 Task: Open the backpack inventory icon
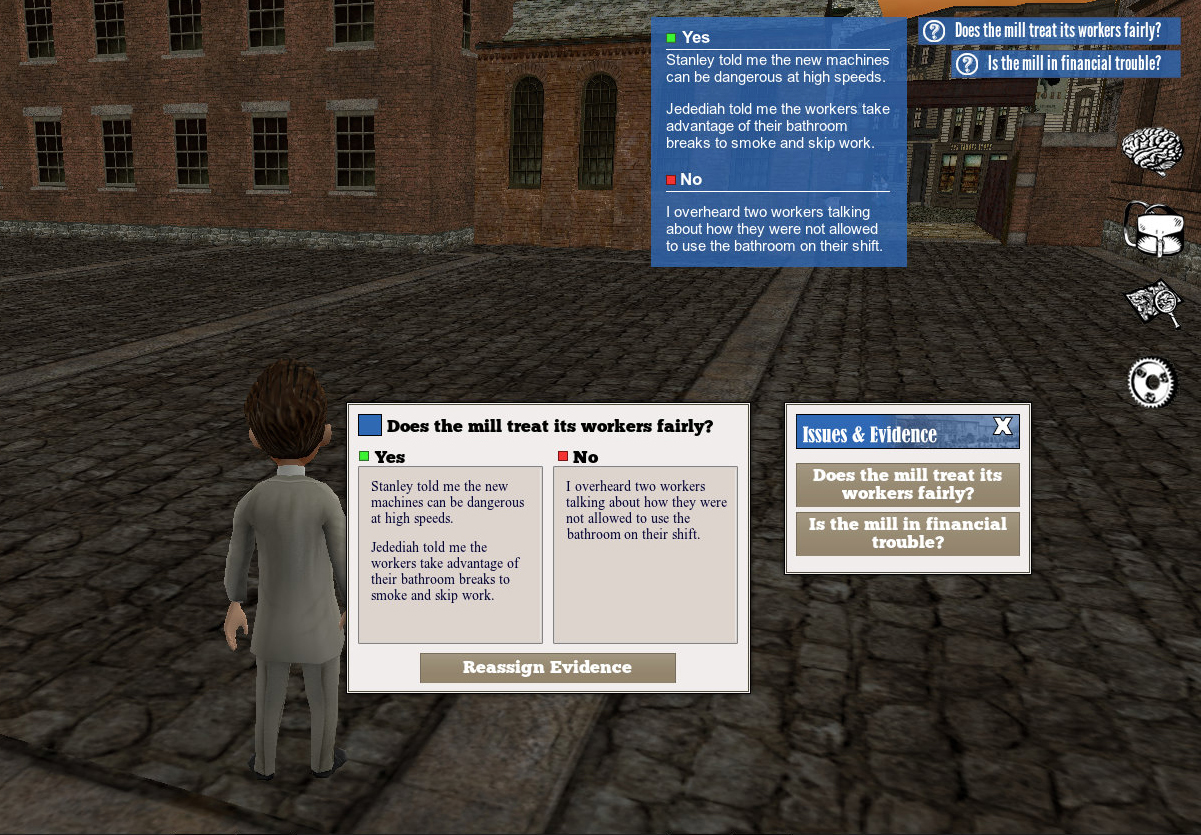(x=1154, y=229)
